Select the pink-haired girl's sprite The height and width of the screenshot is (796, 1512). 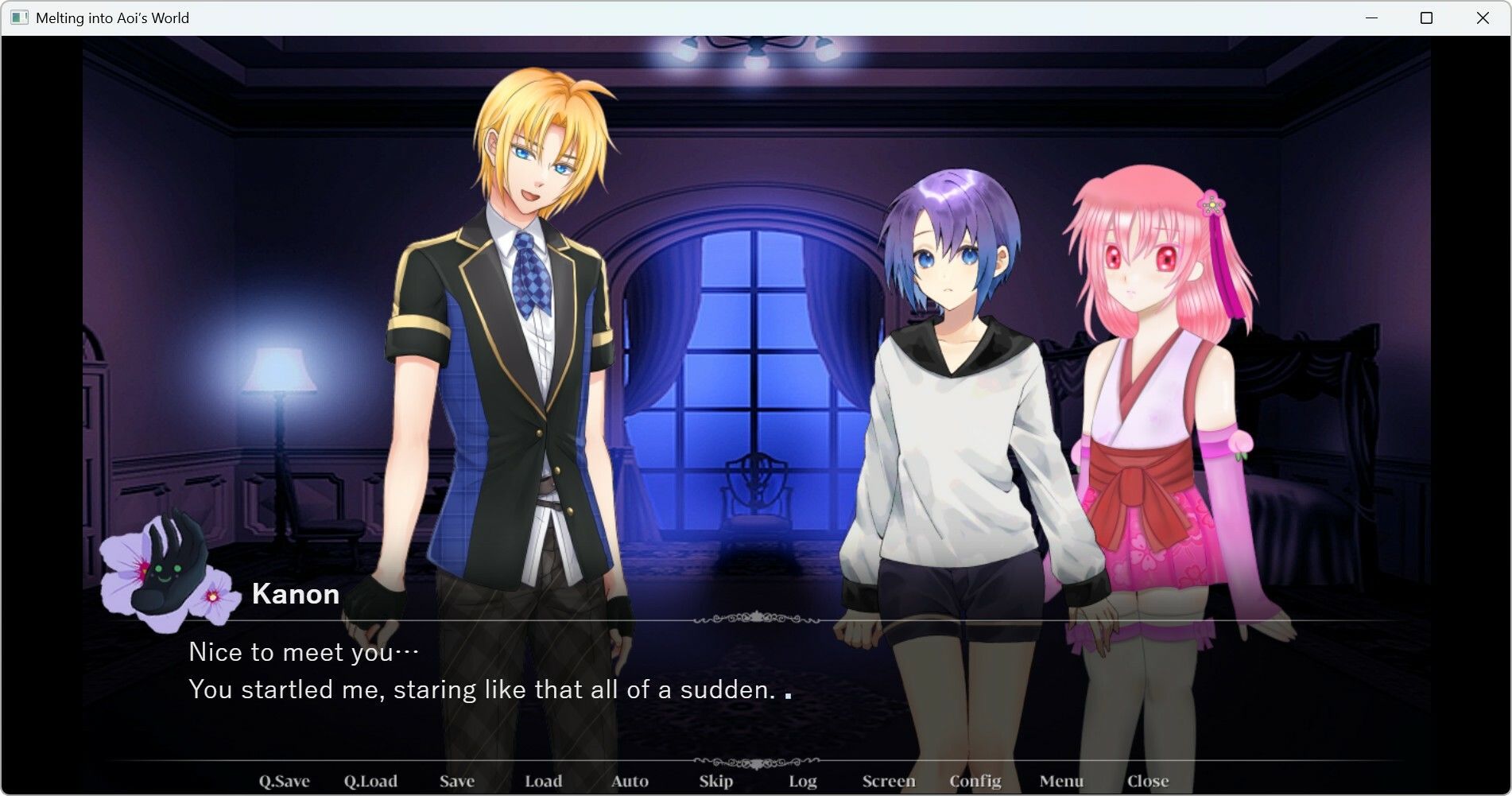tap(1145, 358)
